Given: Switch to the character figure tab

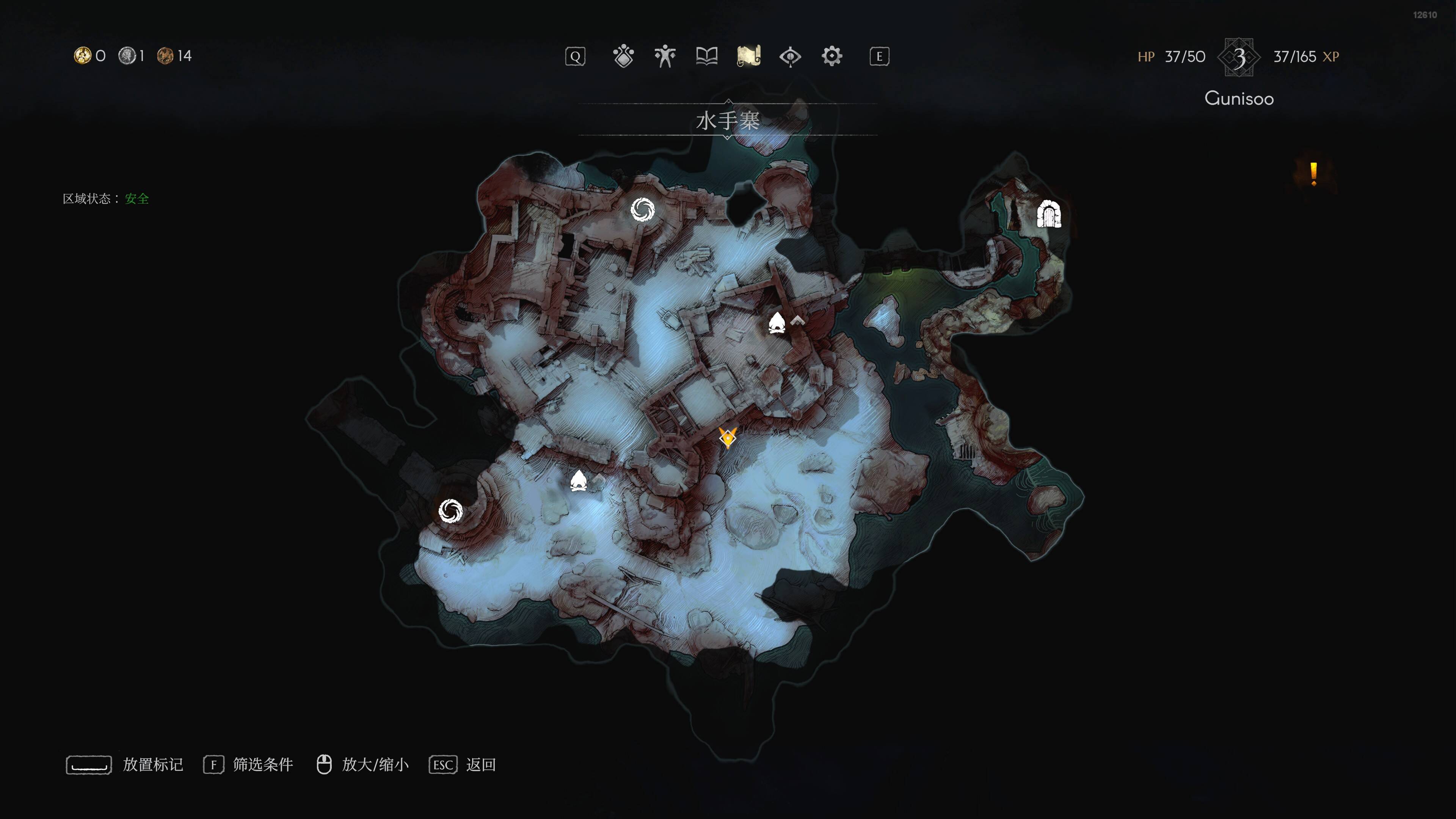Looking at the screenshot, I should click(x=665, y=56).
